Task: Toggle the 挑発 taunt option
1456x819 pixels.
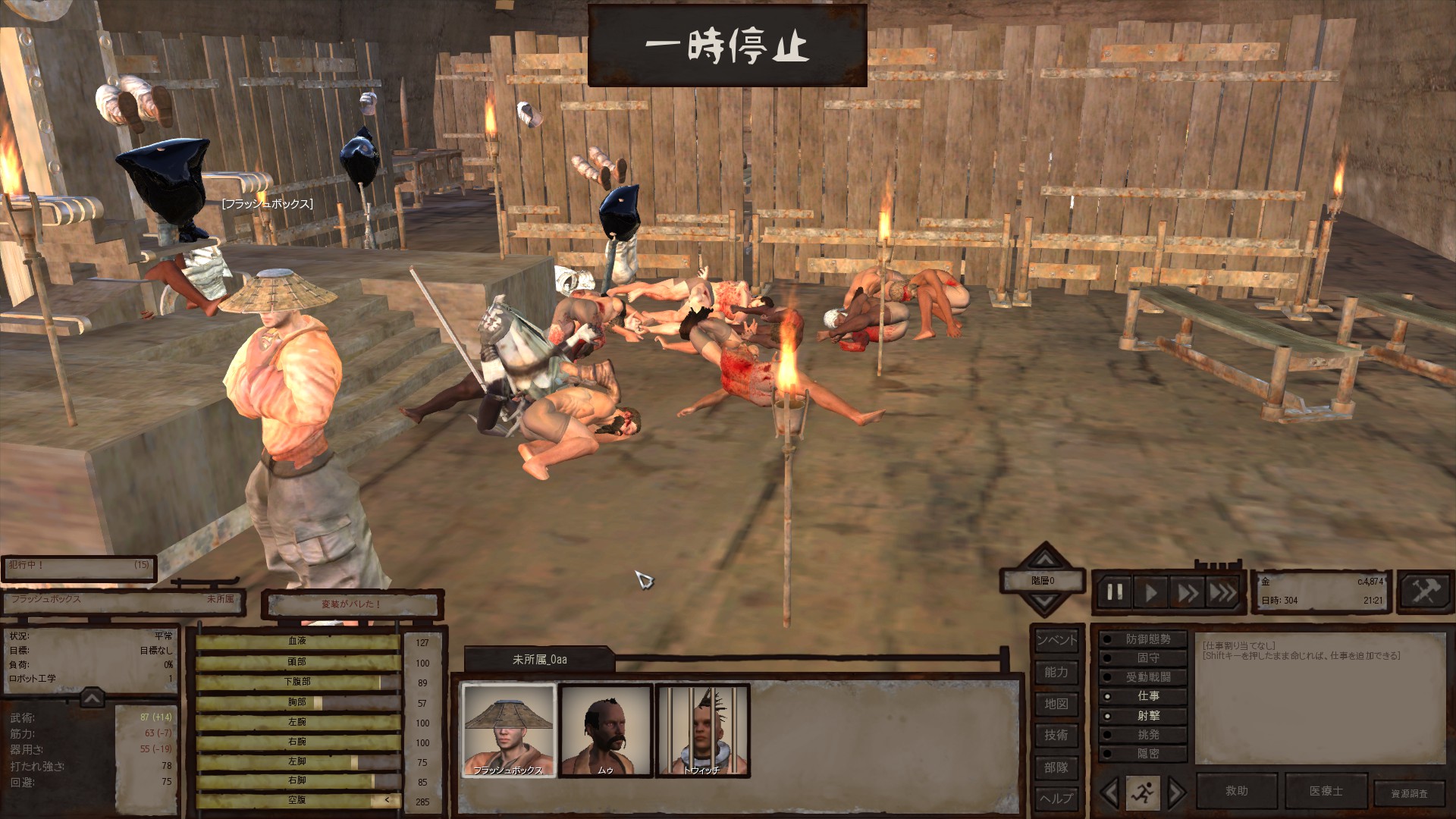Action: [x=1144, y=735]
